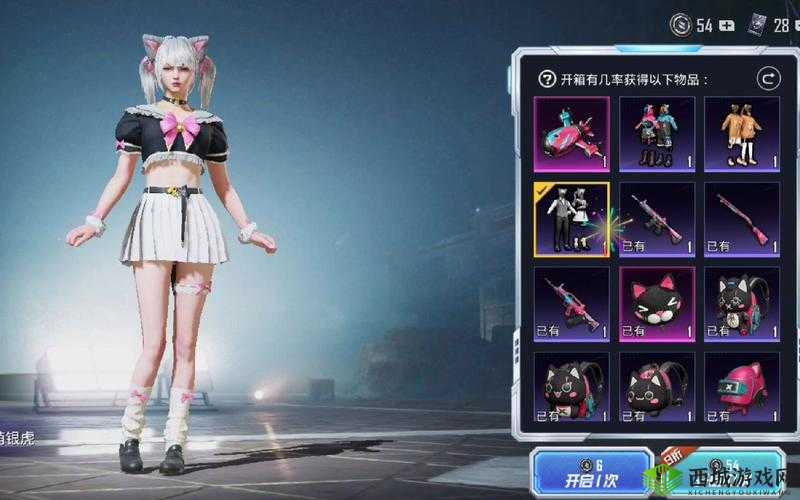
Task: Preview the long pink bolt-action rifle skin
Action: pyautogui.click(x=742, y=219)
